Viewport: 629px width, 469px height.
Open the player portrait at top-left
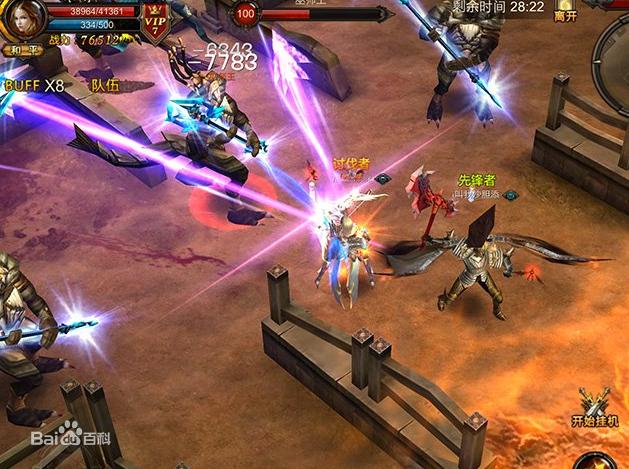point(25,19)
